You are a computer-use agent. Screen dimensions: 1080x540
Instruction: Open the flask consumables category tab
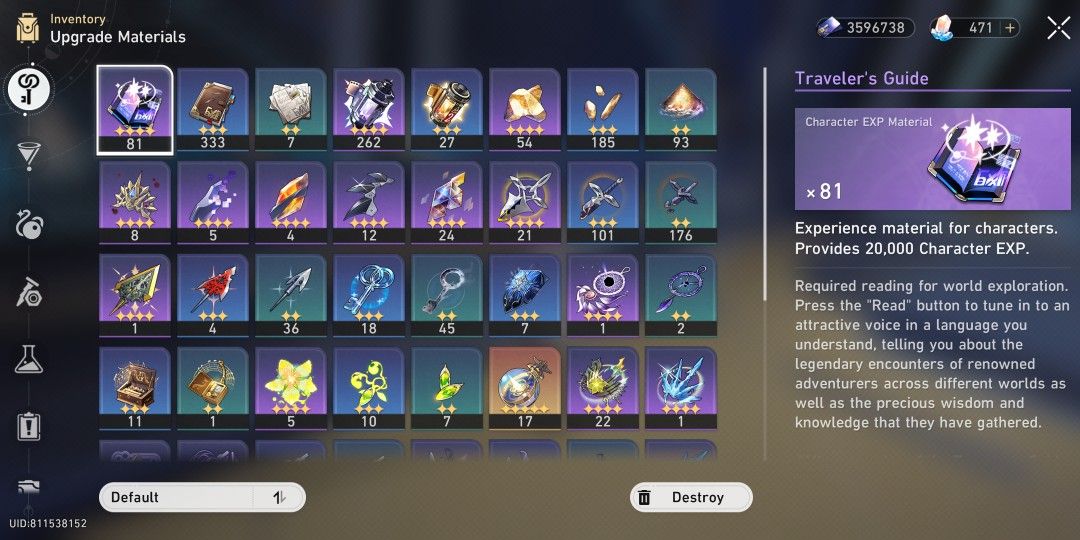[28, 359]
